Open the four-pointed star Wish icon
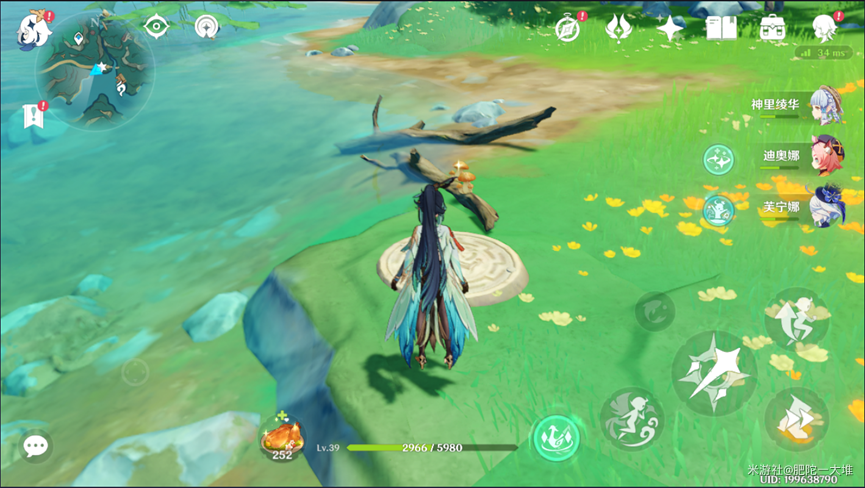Viewport: 865px width, 488px height. [x=671, y=27]
